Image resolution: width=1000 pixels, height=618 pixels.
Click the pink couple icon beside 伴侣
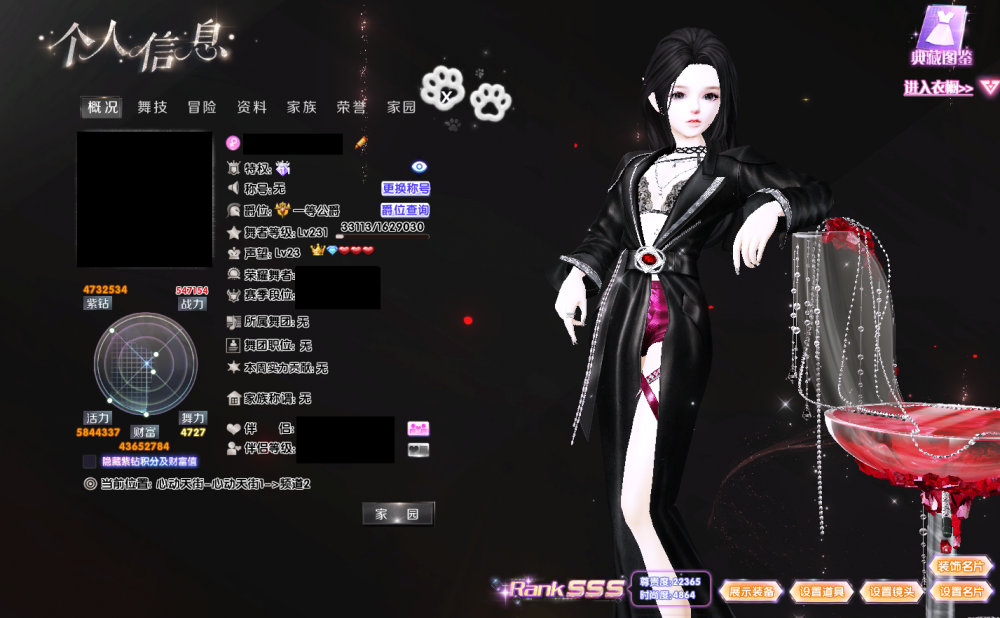(x=418, y=428)
